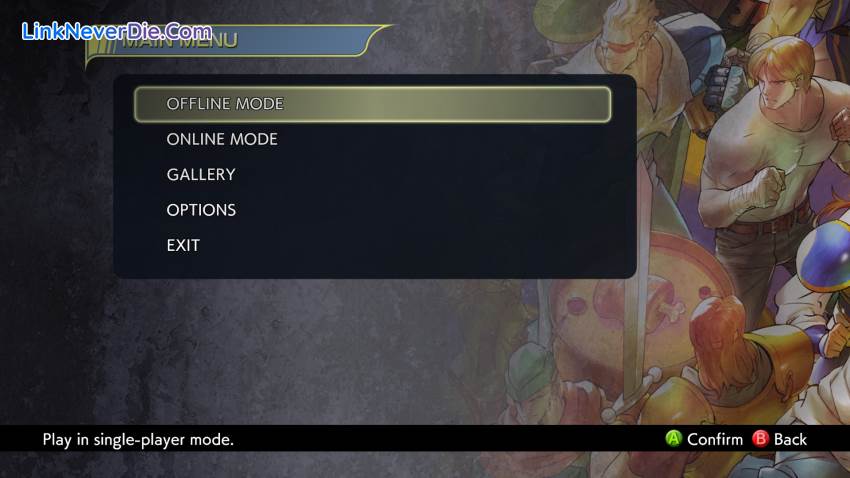The image size is (850, 478).
Task: Choose the ONLINE MODE entry
Action: point(222,139)
